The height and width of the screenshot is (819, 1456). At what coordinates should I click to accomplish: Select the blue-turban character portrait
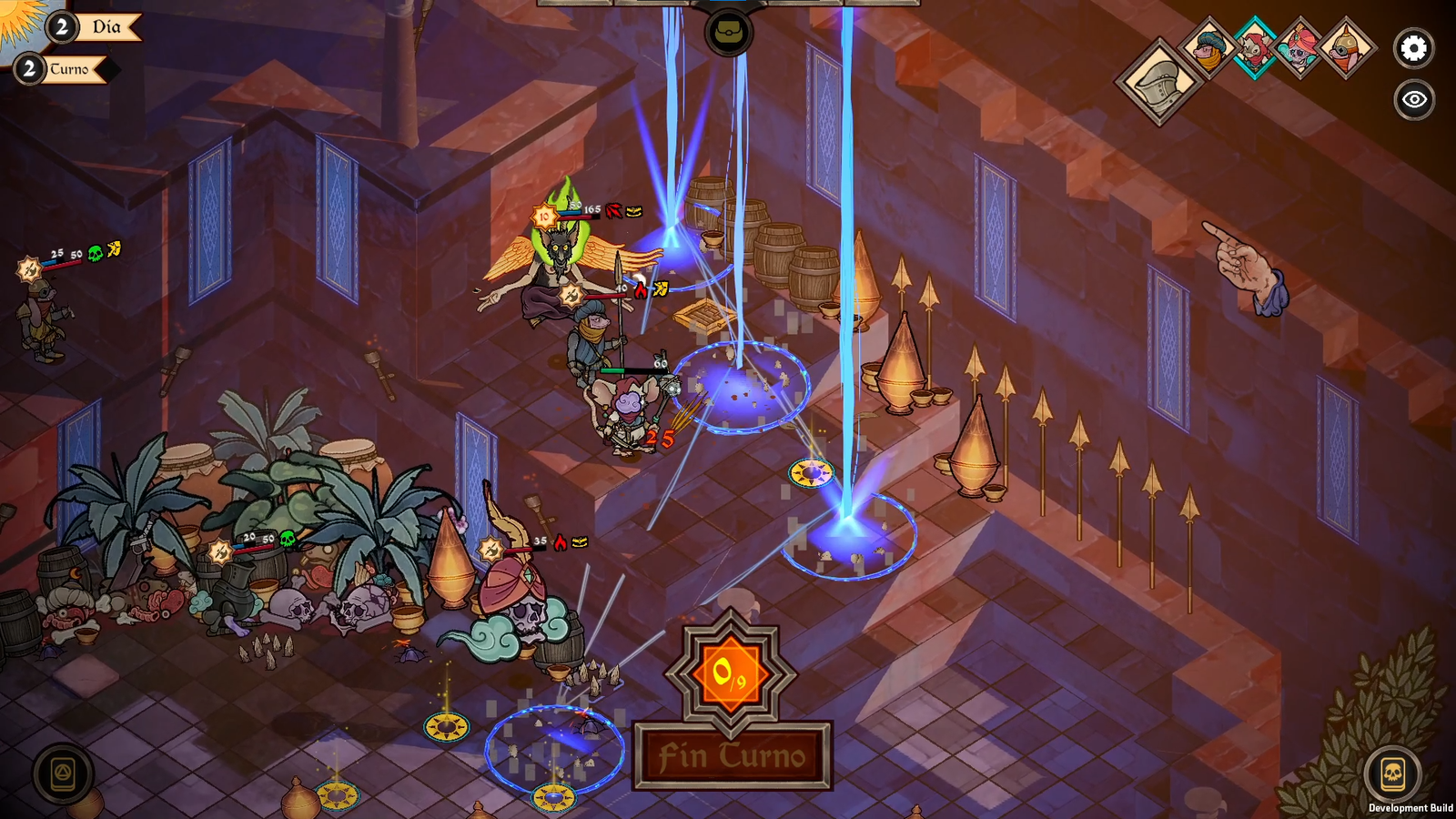tap(1208, 47)
